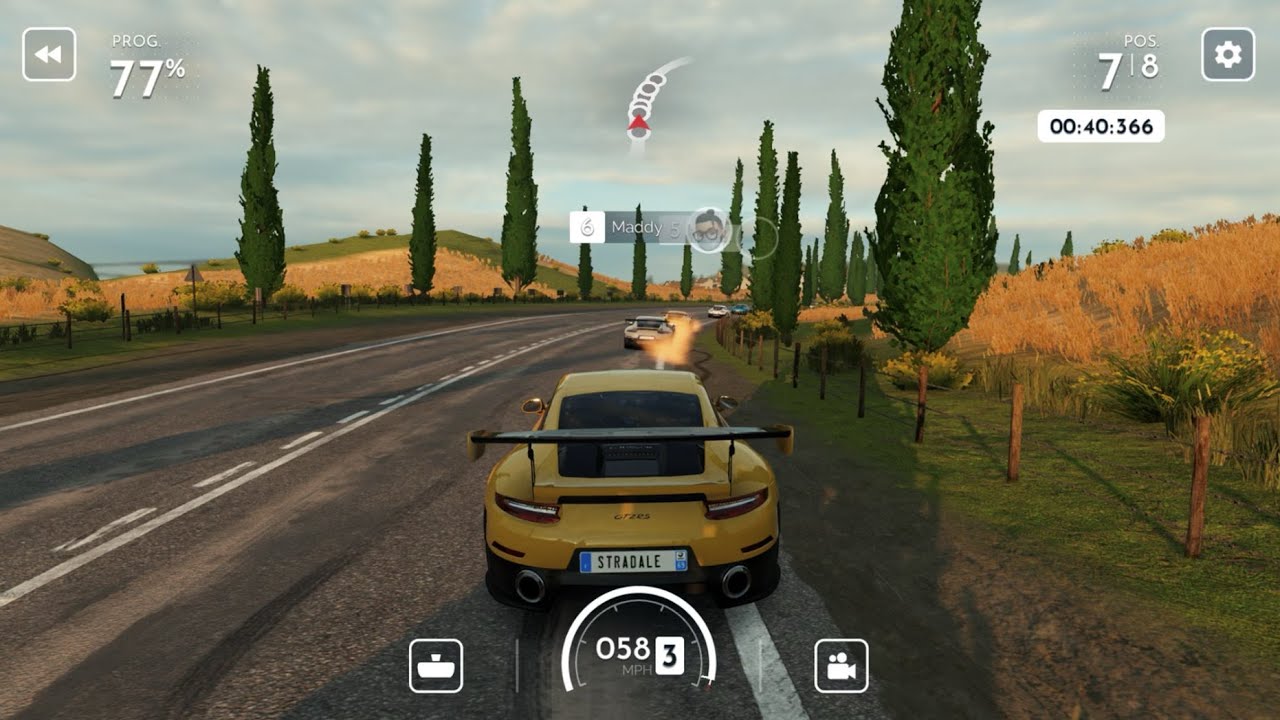Screen dimensions: 1280x720
Task: Switch the camera view
Action: tap(841, 666)
